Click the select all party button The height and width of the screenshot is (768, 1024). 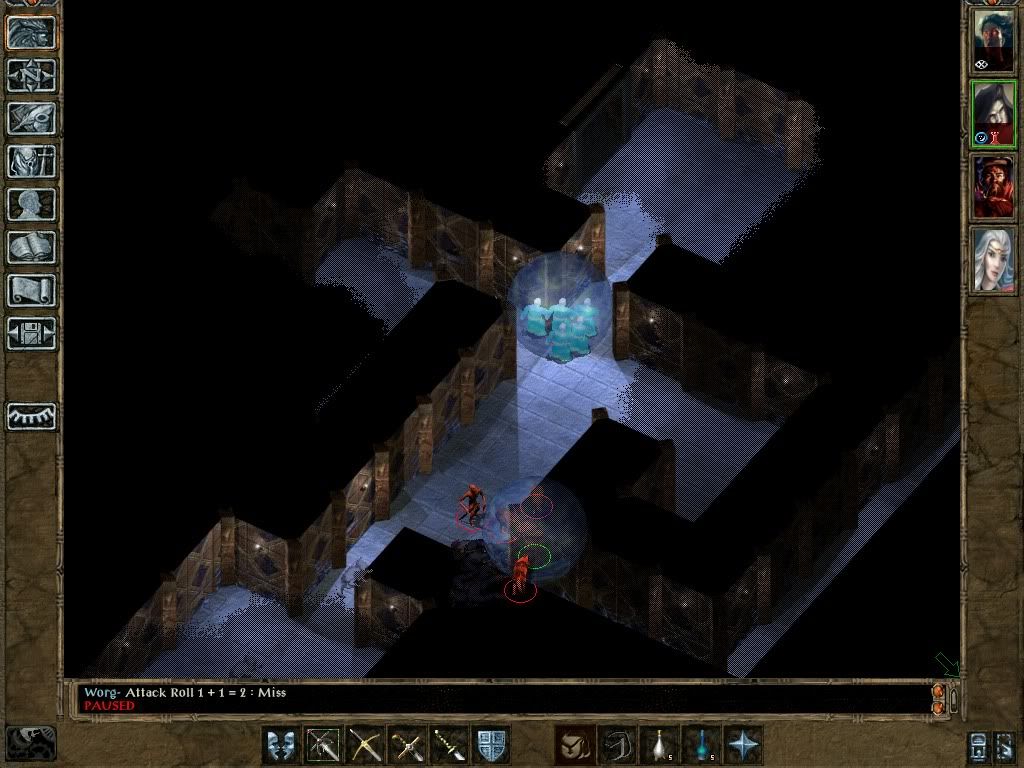[x=978, y=746]
